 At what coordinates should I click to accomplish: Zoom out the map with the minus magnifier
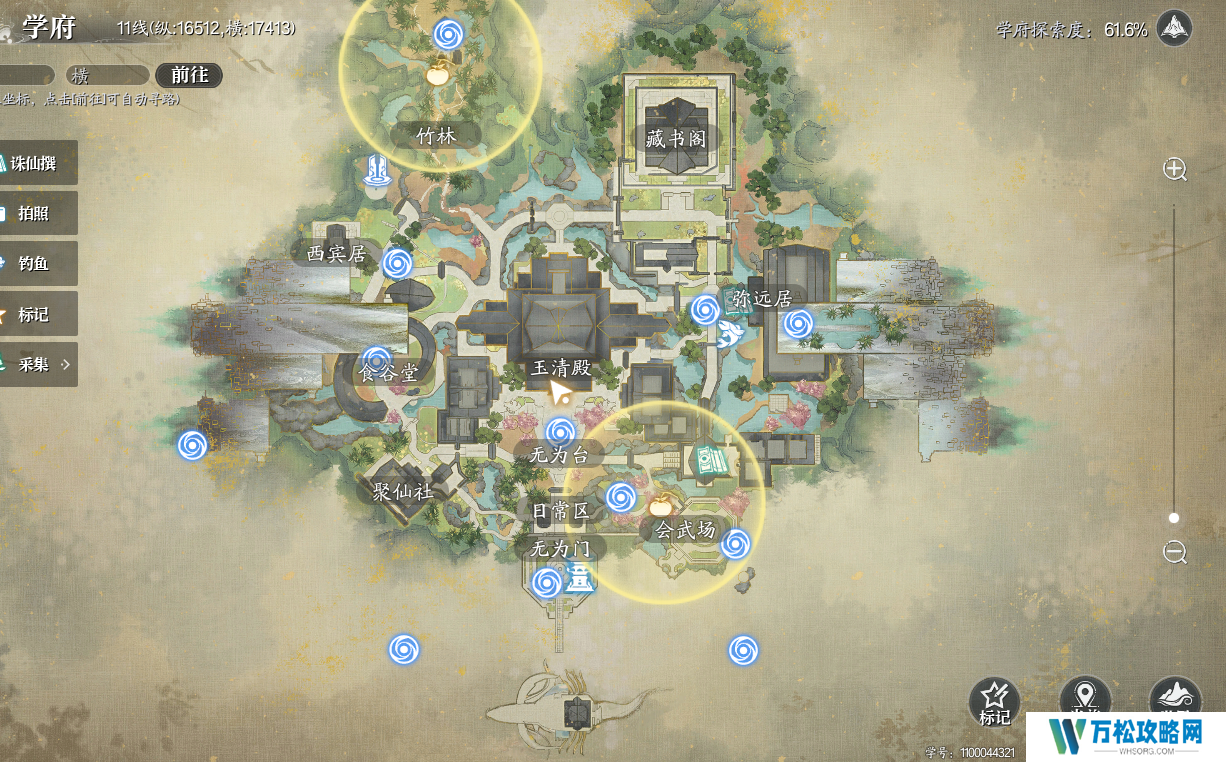[1175, 551]
